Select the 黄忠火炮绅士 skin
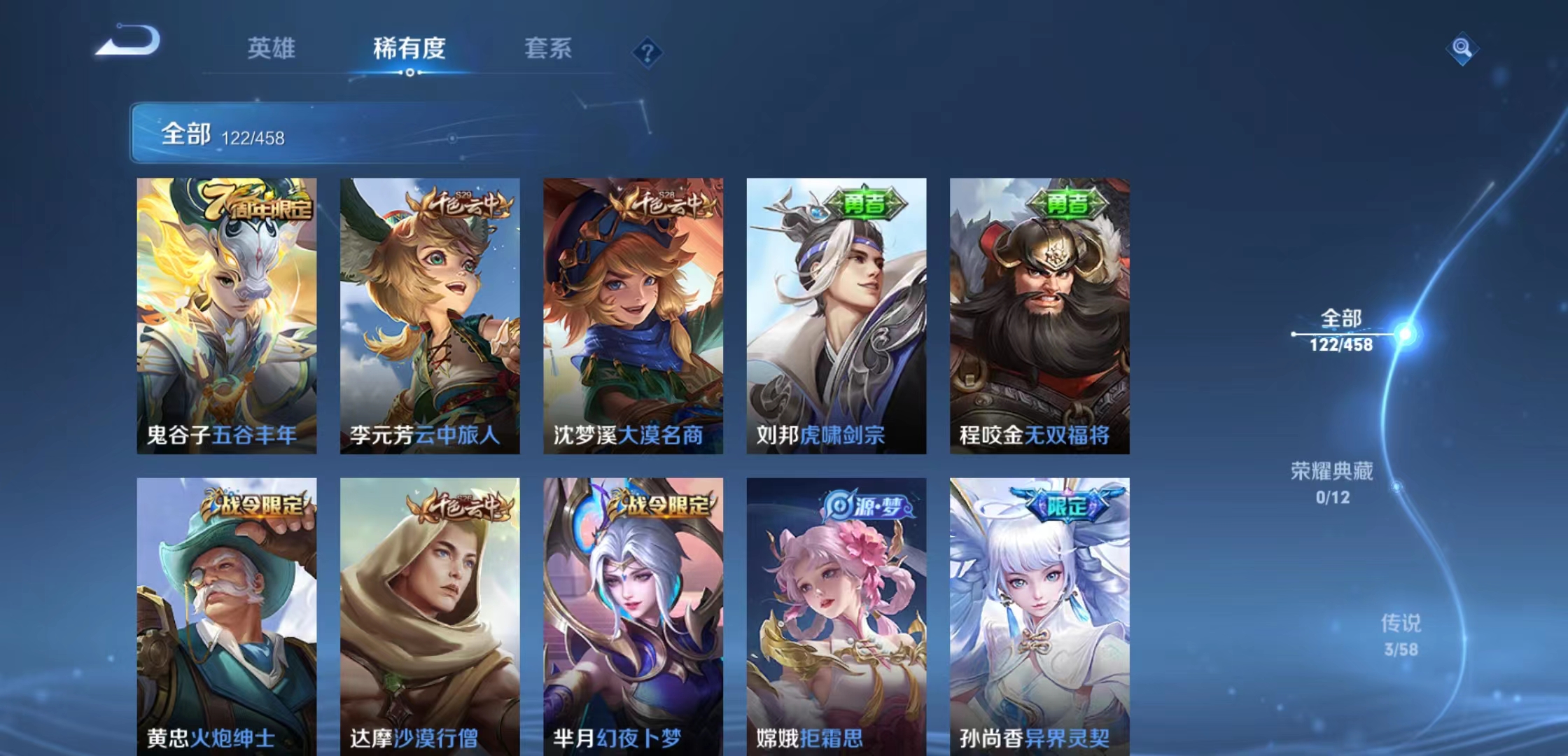This screenshot has height=756, width=1568. click(x=226, y=609)
